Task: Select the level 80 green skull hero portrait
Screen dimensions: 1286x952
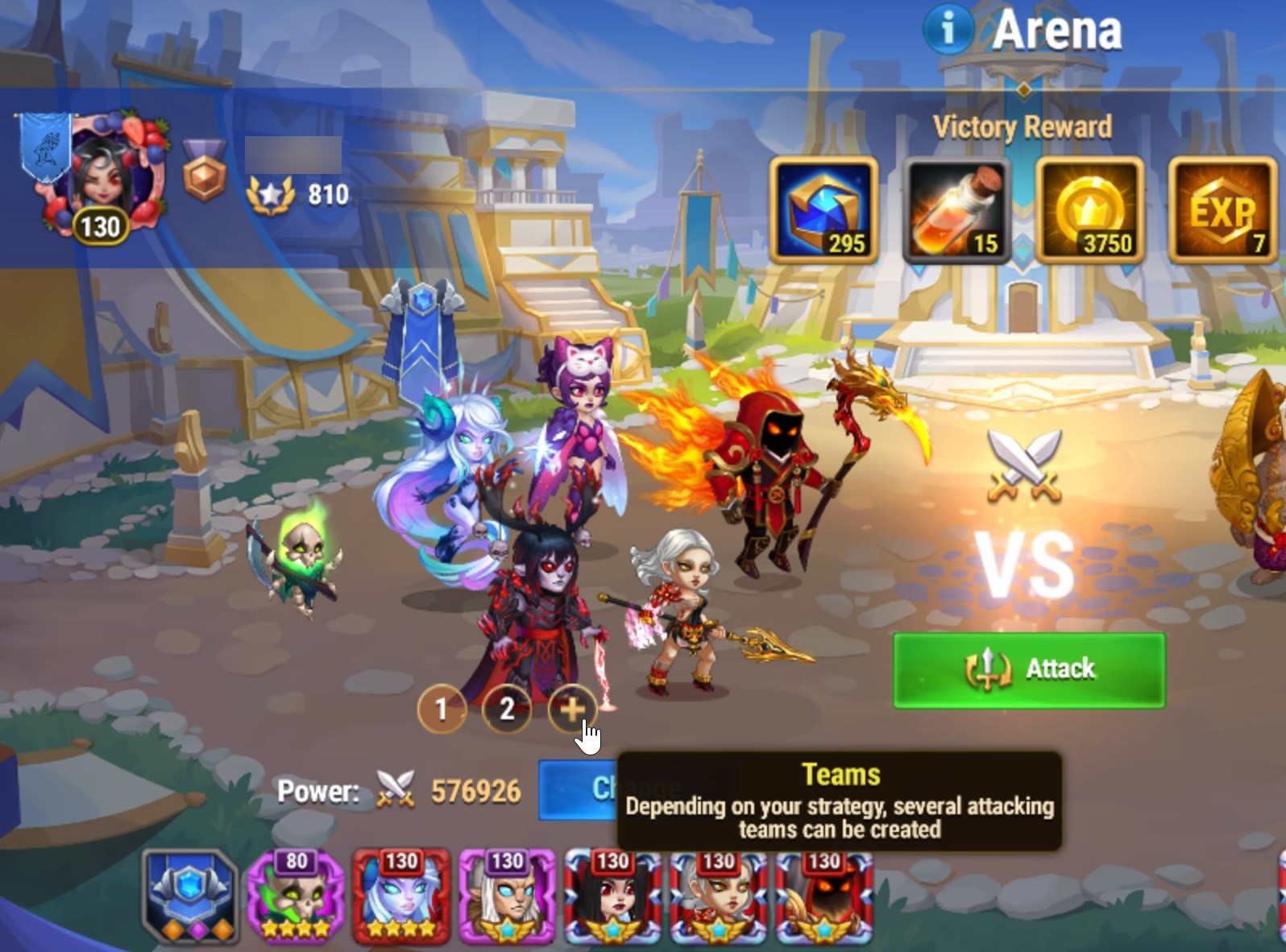Action: coord(296,896)
